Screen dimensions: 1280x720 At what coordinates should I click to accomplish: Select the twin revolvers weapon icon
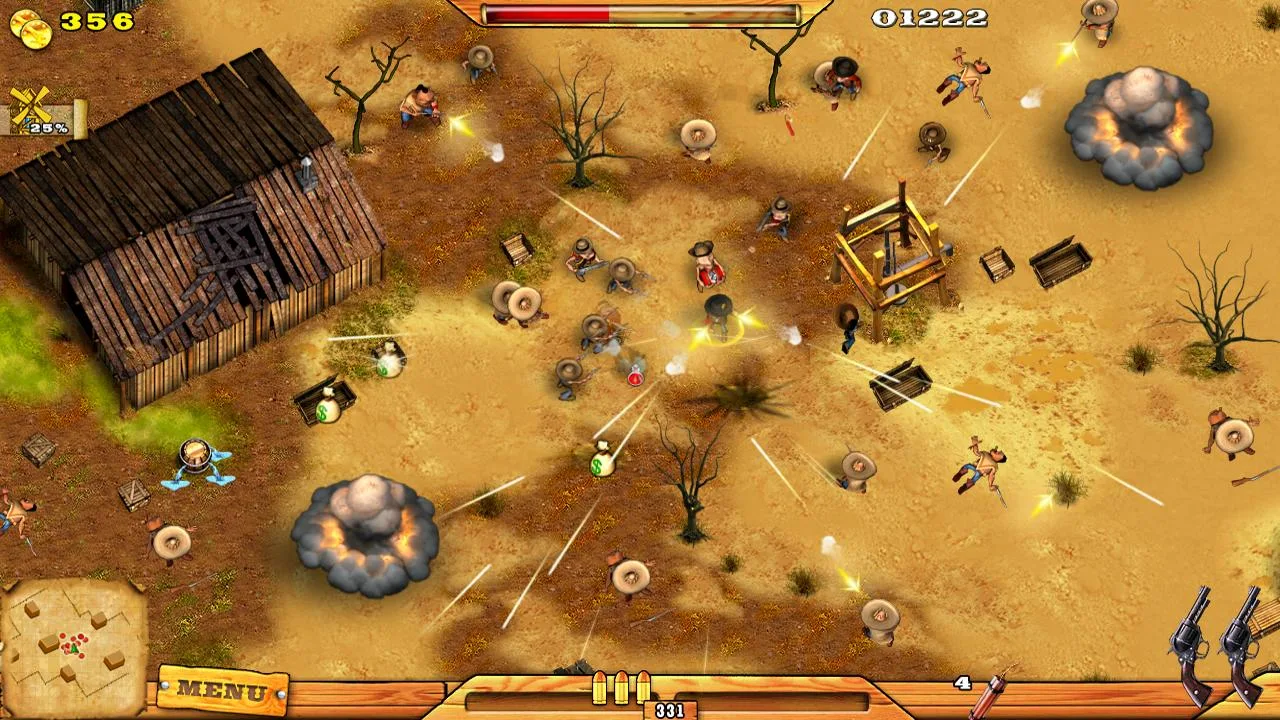pos(1220,643)
